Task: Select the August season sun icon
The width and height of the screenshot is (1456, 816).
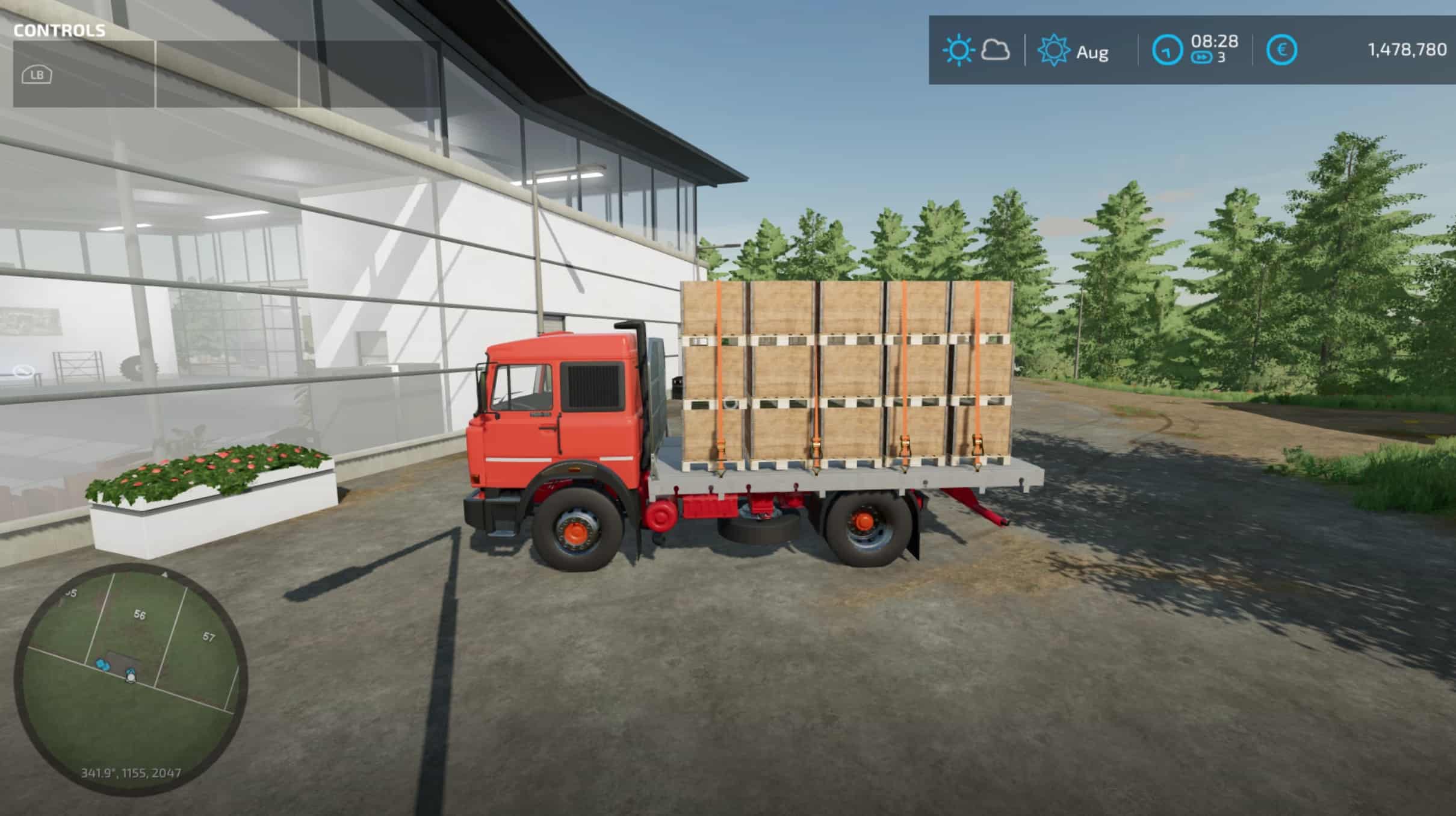Action: coord(1053,51)
